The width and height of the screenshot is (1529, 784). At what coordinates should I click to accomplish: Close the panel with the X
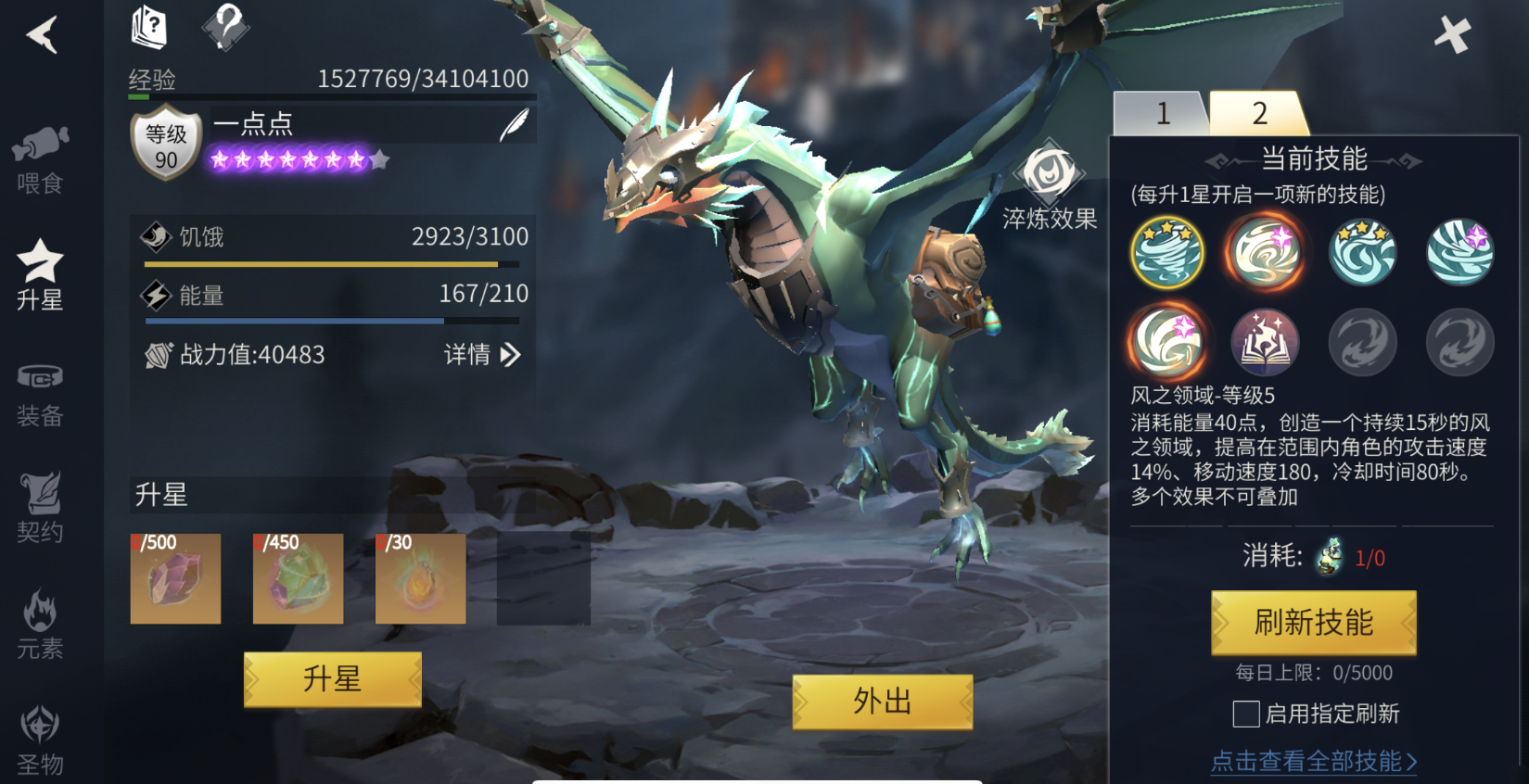(1452, 35)
